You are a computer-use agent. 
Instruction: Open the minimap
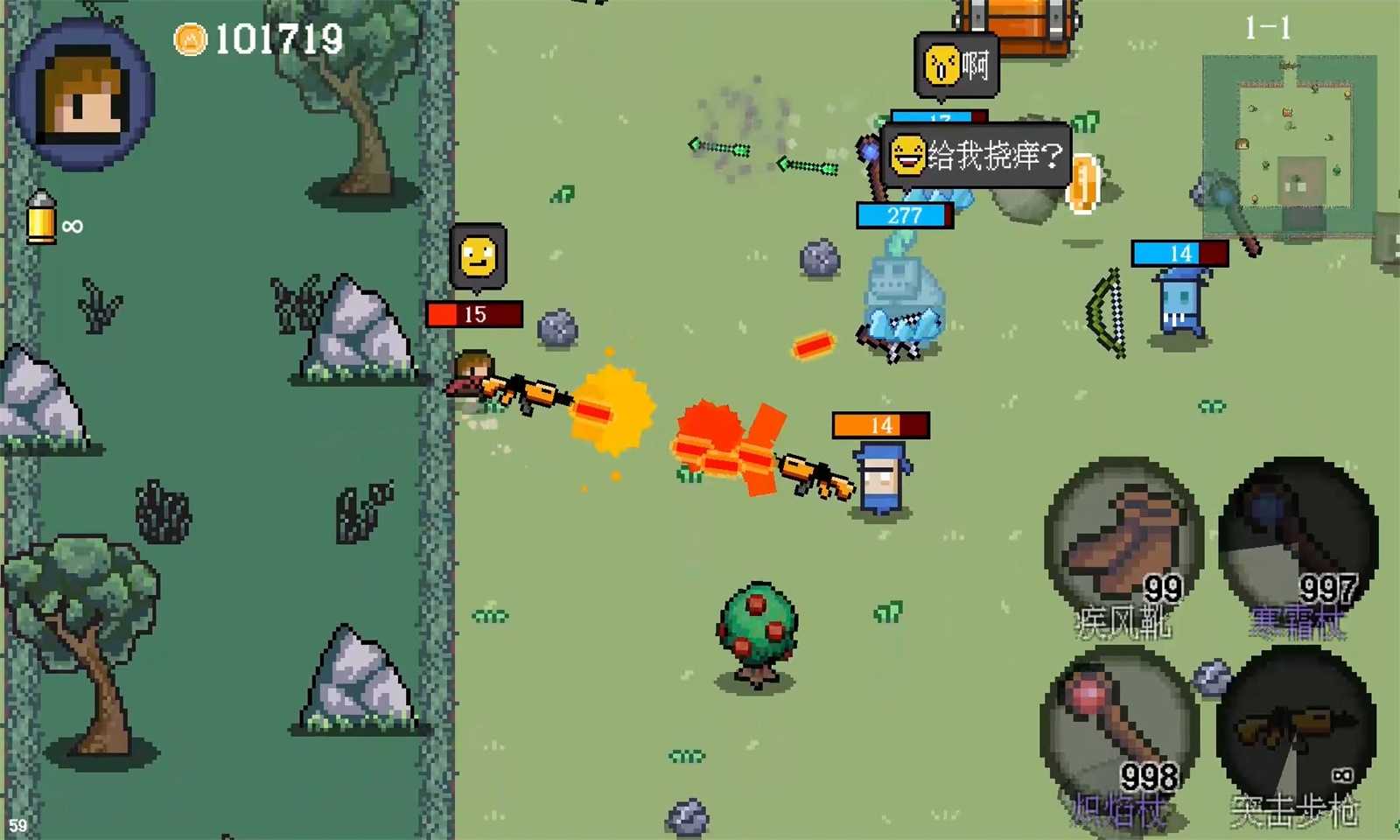tap(1289, 146)
